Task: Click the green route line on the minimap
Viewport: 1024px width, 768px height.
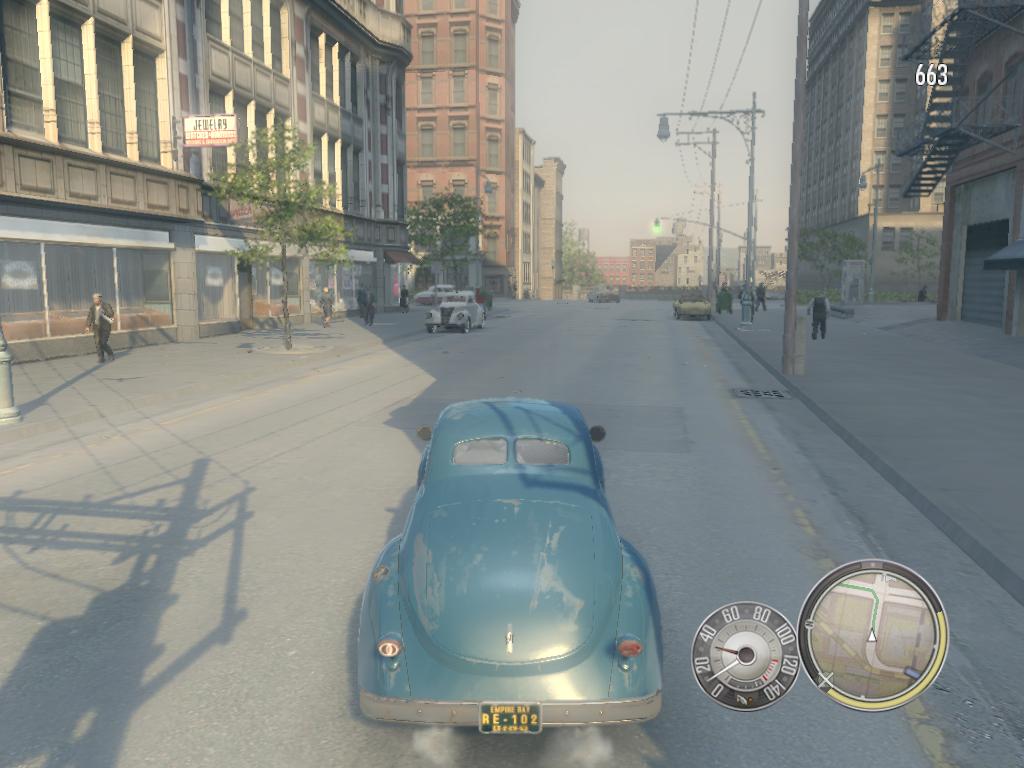Action: coord(877,603)
